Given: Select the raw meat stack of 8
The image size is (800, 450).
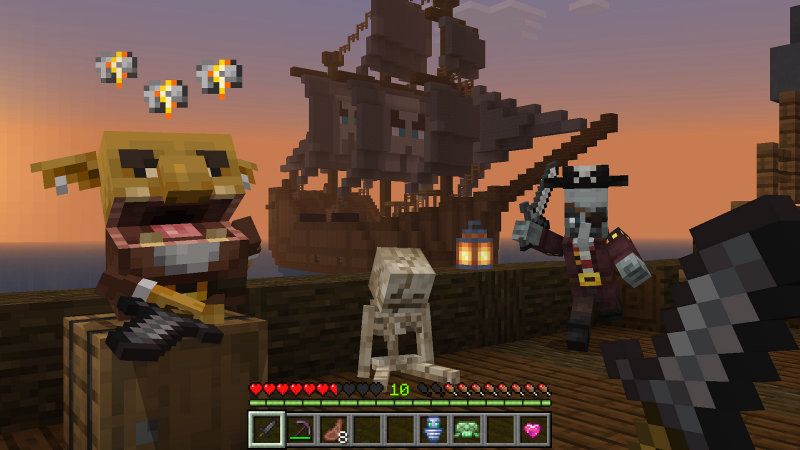Looking at the screenshot, I should 333,429.
